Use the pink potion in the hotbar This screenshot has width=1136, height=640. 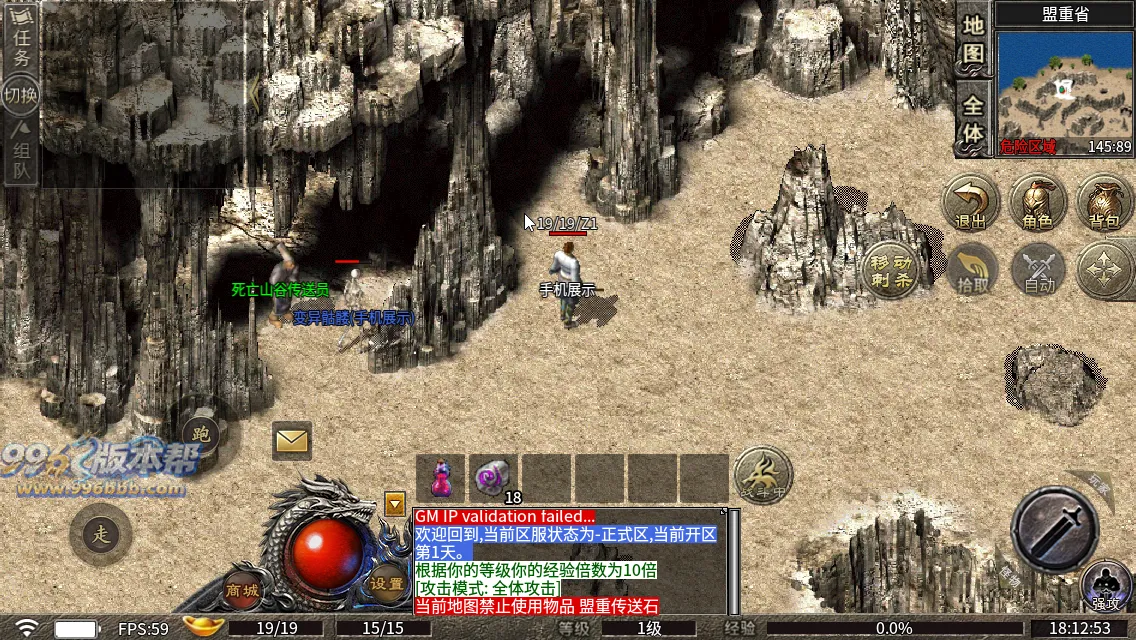pyautogui.click(x=440, y=477)
